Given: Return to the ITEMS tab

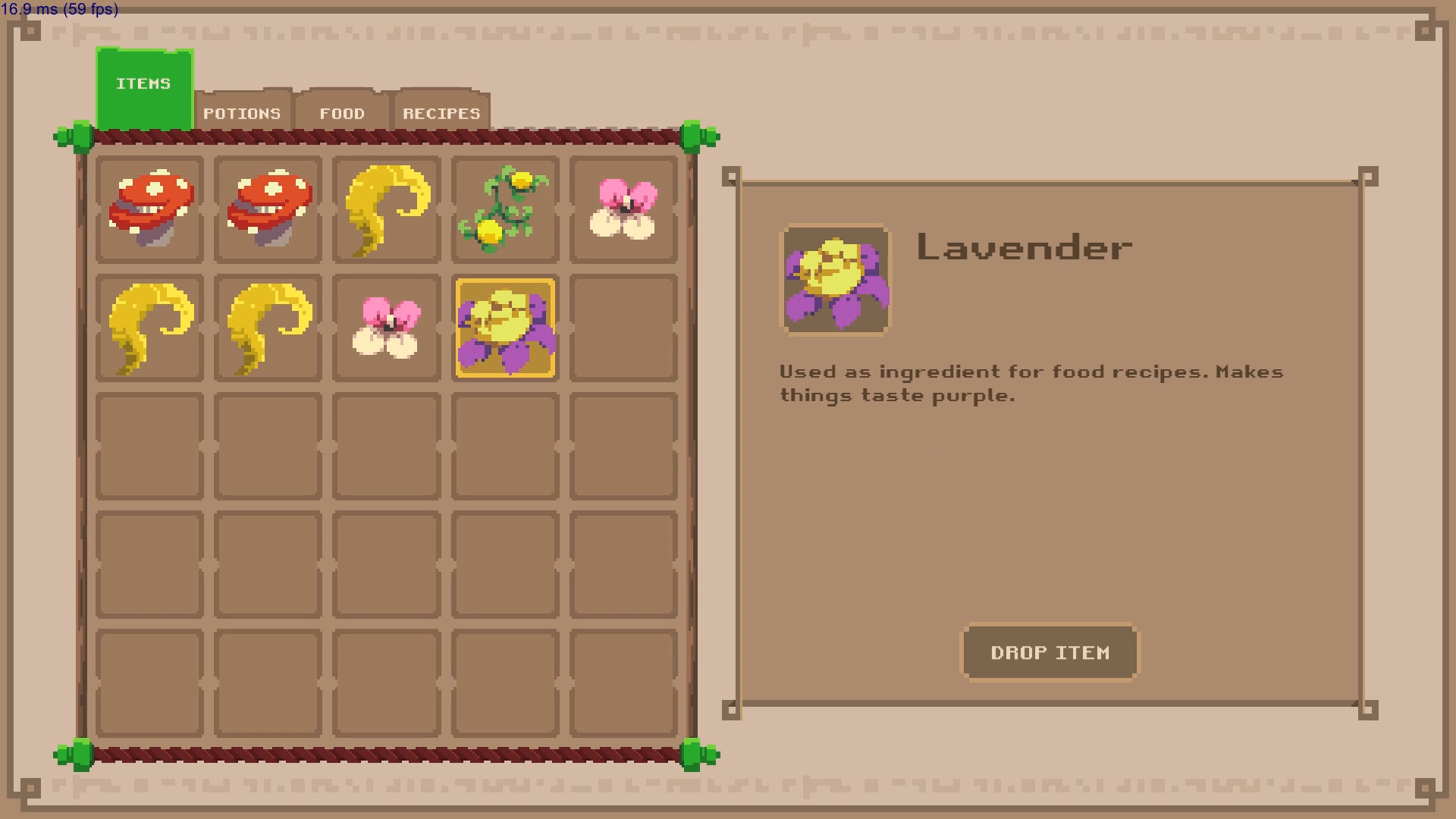Looking at the screenshot, I should [144, 83].
